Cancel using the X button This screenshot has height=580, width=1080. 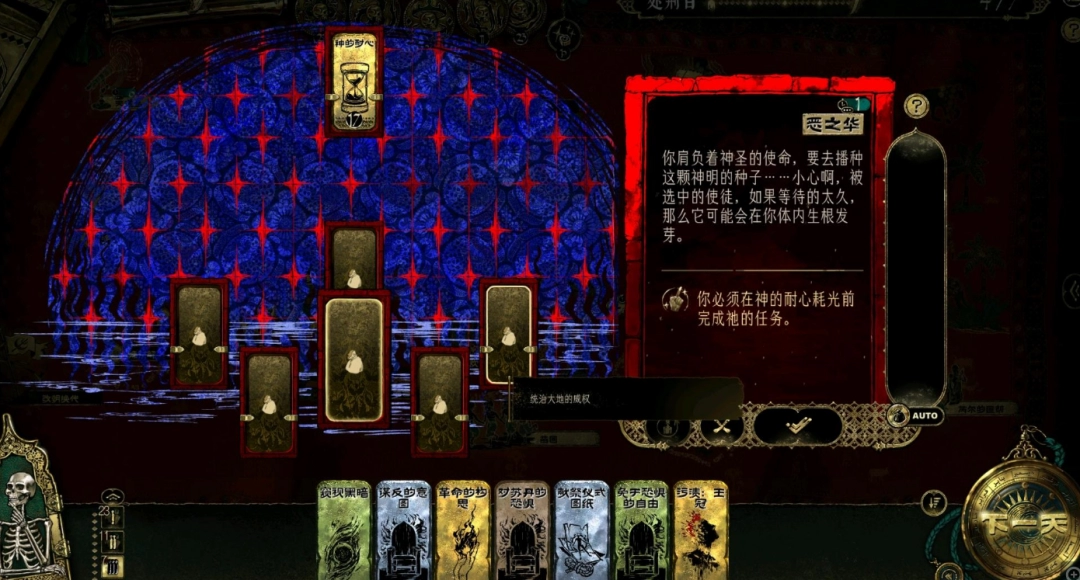click(722, 426)
